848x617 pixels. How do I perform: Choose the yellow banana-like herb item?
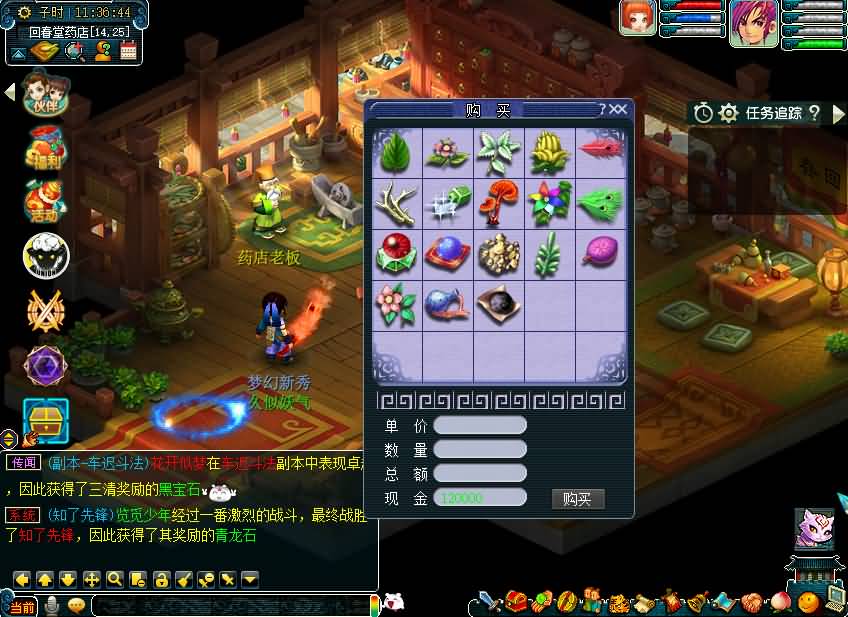click(x=549, y=152)
